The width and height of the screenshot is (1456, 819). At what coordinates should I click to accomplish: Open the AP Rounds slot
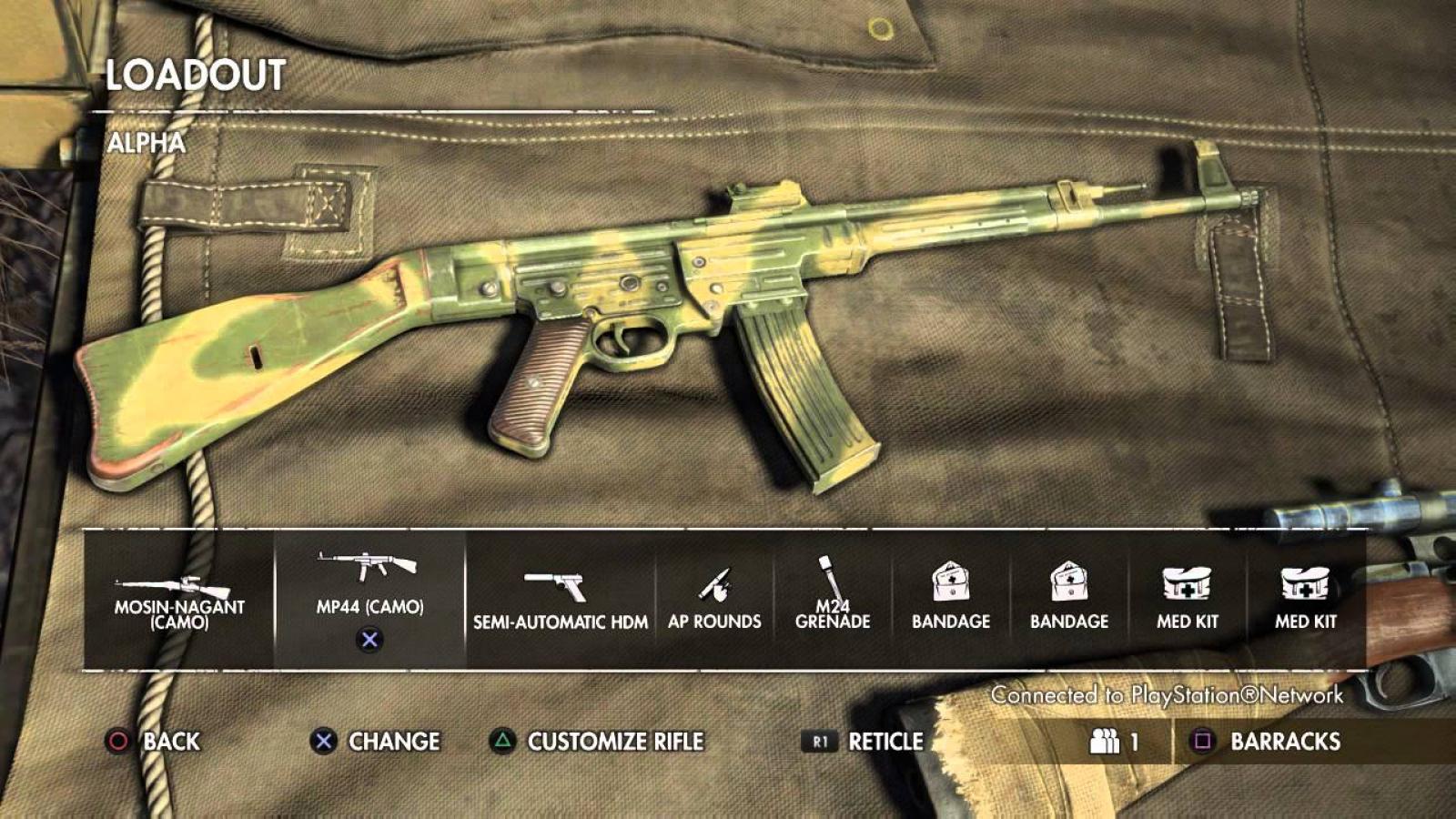[714, 600]
